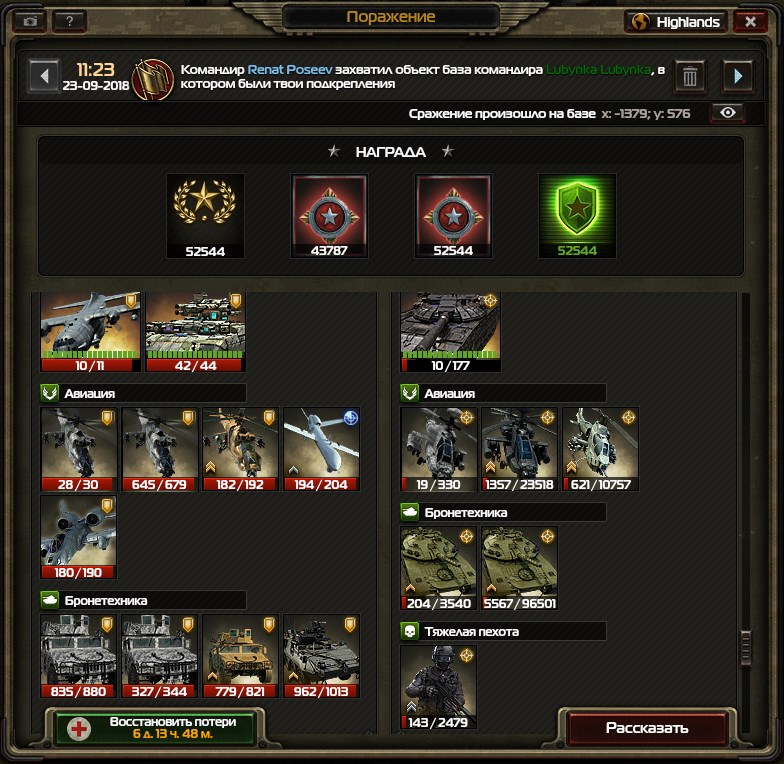Screen dimensions: 784x764
Task: View the battle location with the eye button
Action: (x=727, y=113)
